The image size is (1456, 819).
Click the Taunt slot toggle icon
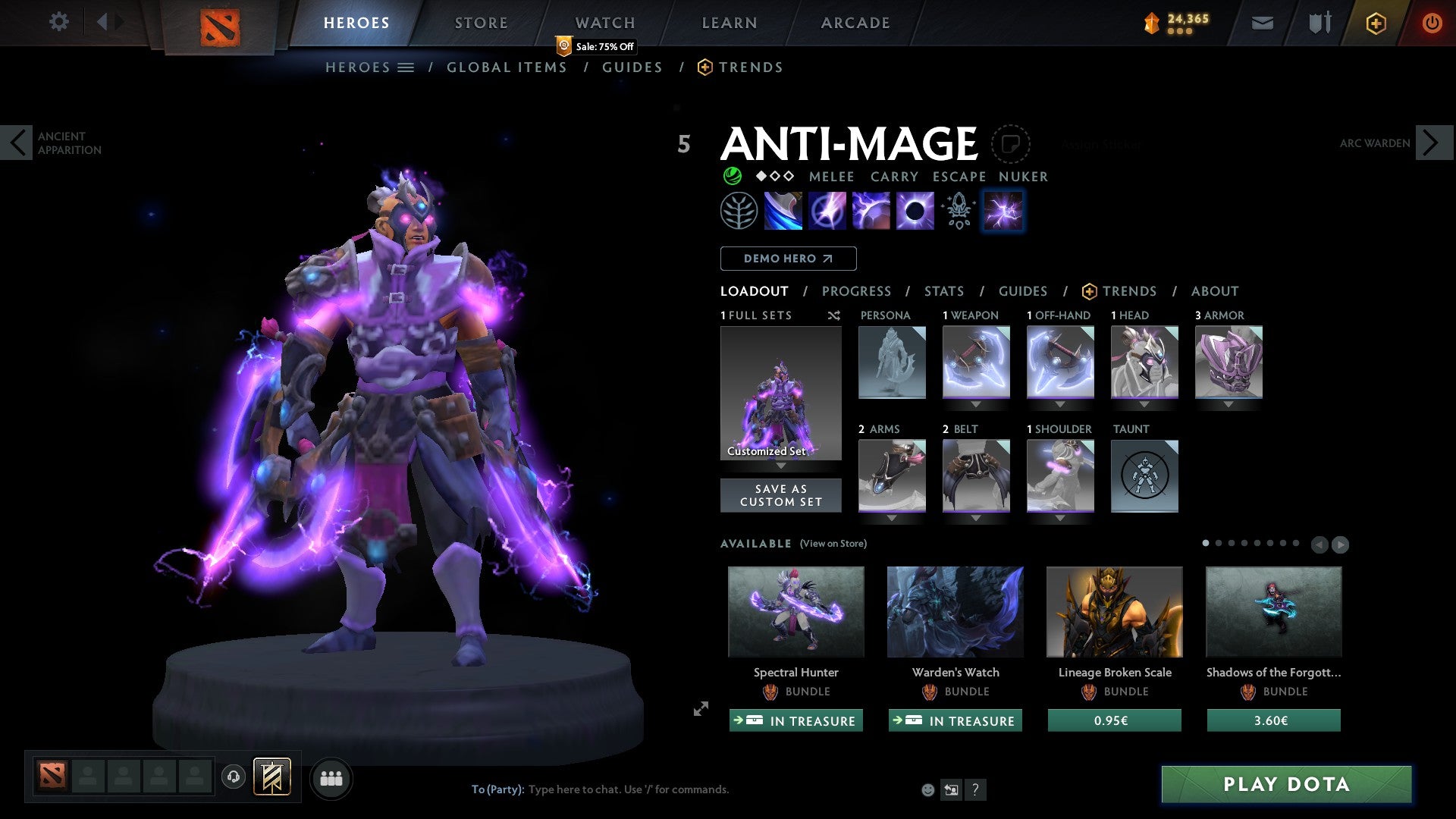pos(1144,475)
